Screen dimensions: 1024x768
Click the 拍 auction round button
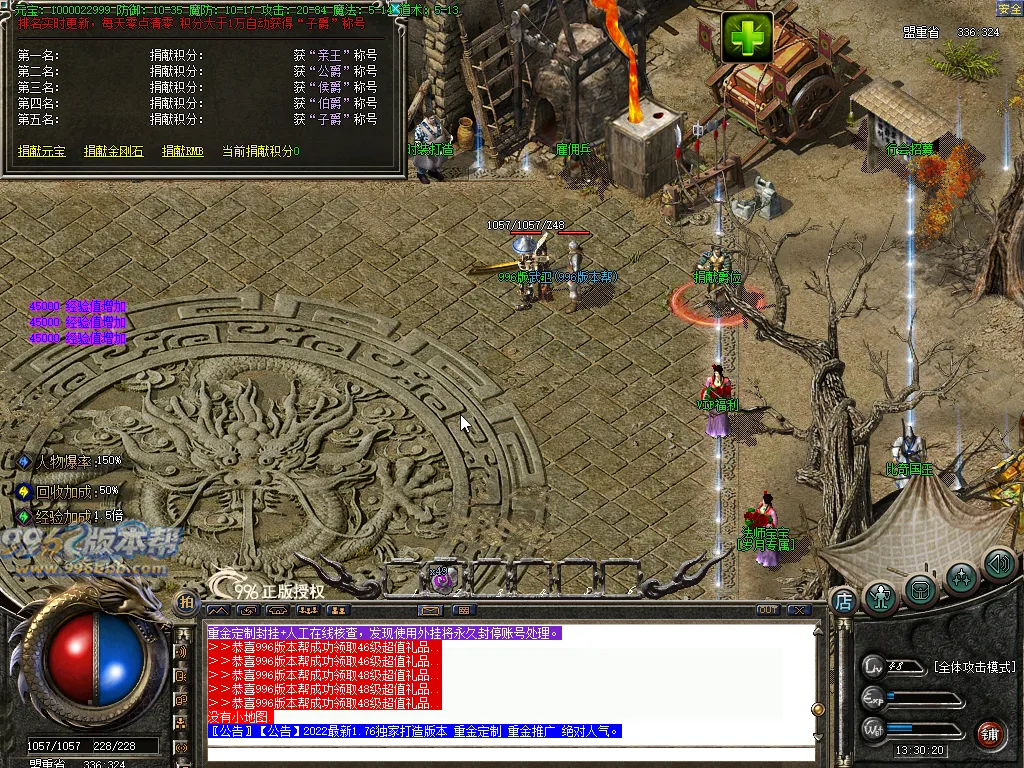click(186, 602)
